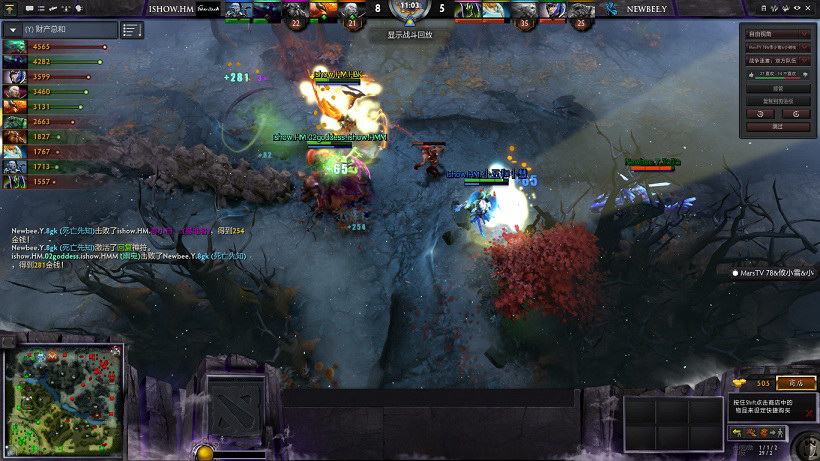Screen dimensions: 820x461
Task: Toggle the net worth list view button
Action: click(132, 30)
